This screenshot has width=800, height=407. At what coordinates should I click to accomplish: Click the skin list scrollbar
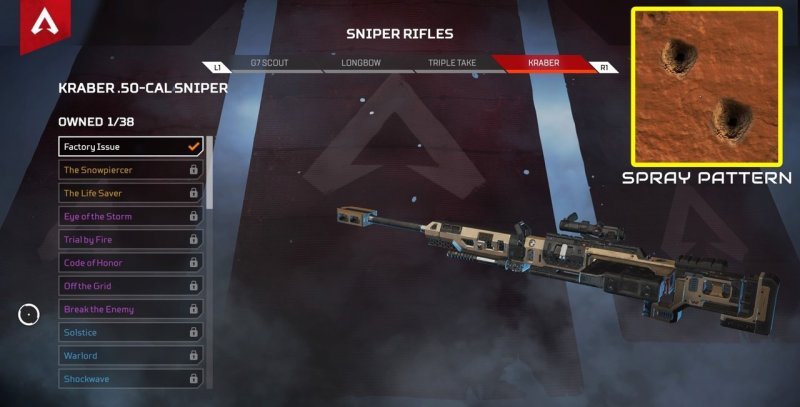(x=209, y=262)
